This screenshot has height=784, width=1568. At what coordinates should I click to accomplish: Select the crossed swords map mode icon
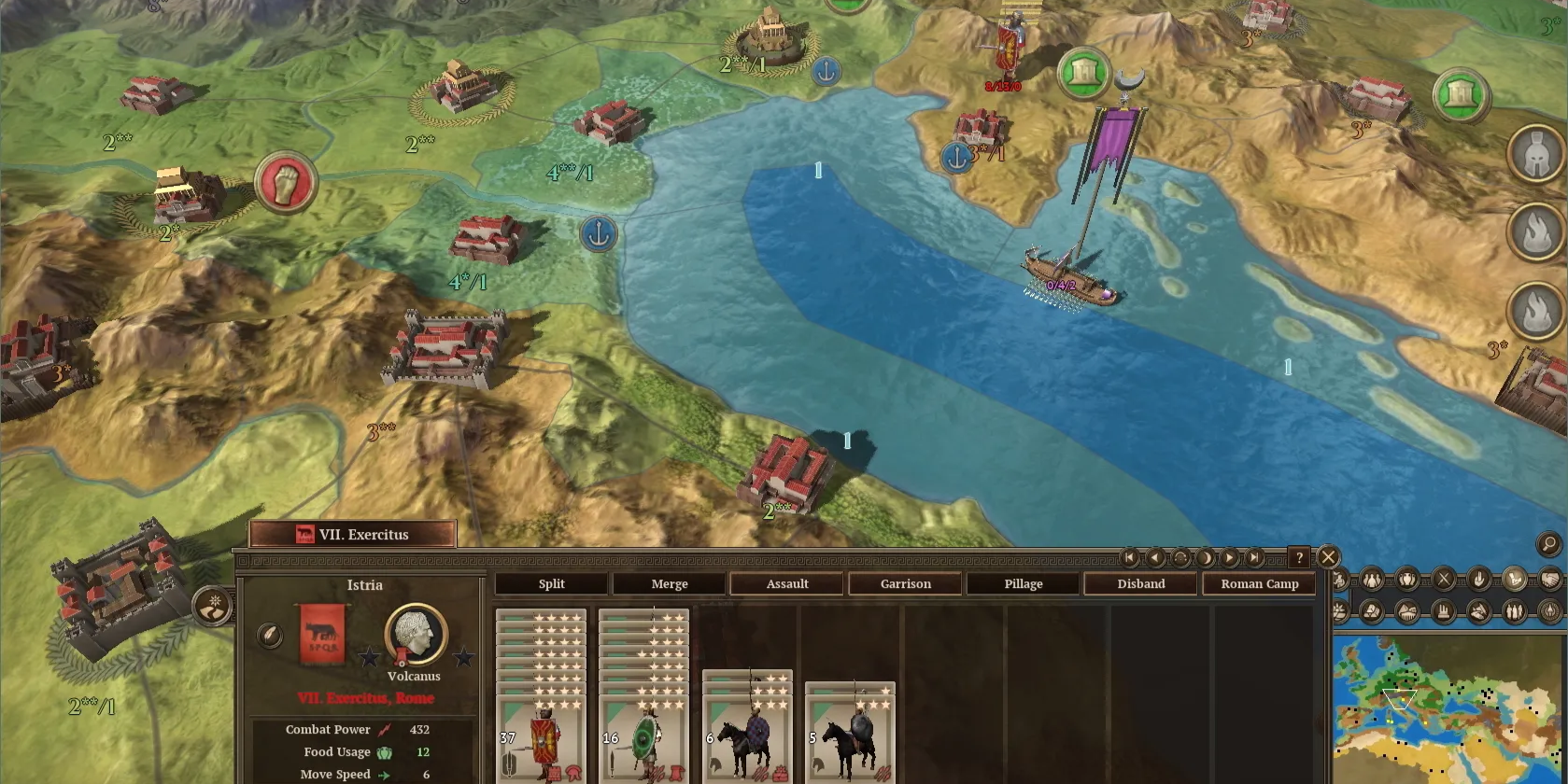point(1443,581)
